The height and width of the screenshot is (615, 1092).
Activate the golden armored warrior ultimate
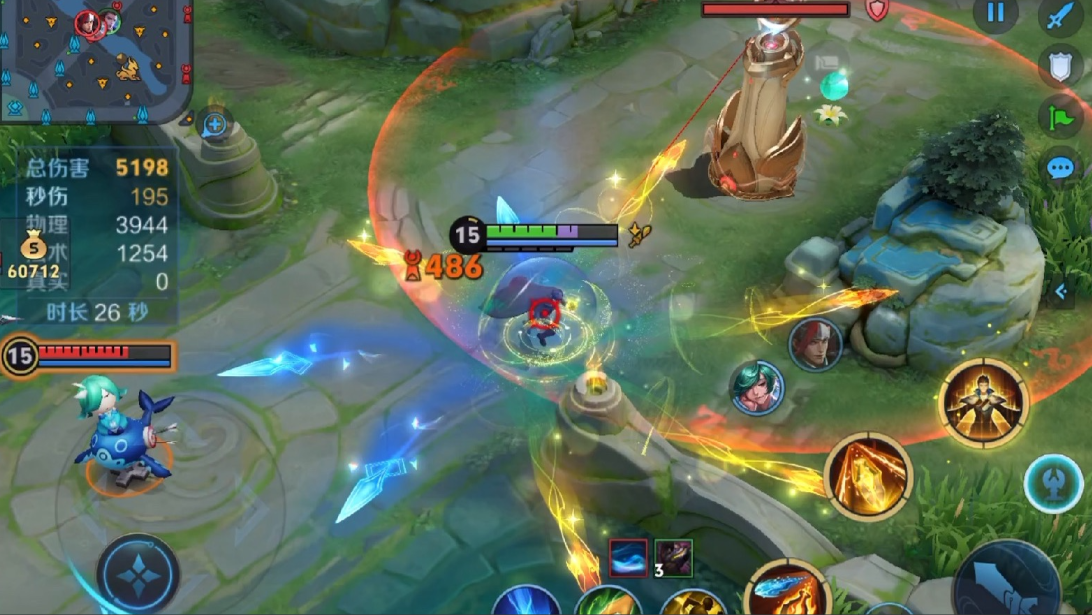coord(984,402)
